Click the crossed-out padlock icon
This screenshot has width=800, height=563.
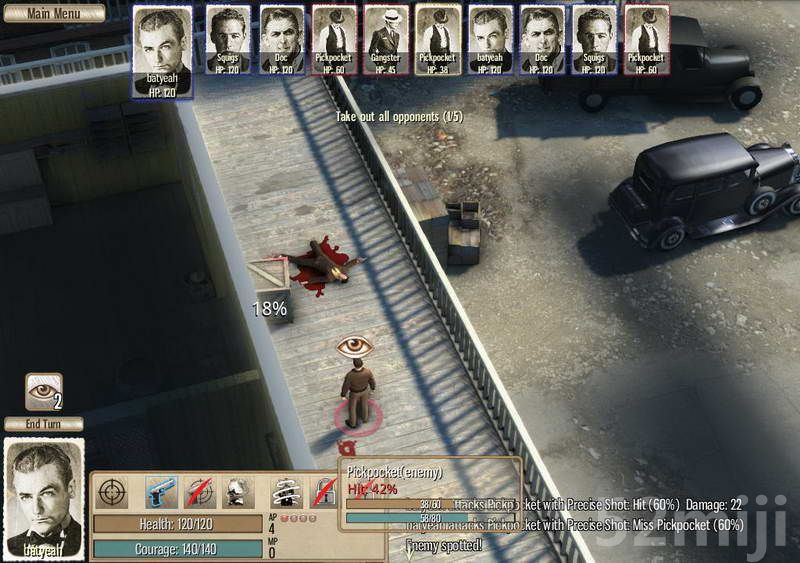coord(322,491)
